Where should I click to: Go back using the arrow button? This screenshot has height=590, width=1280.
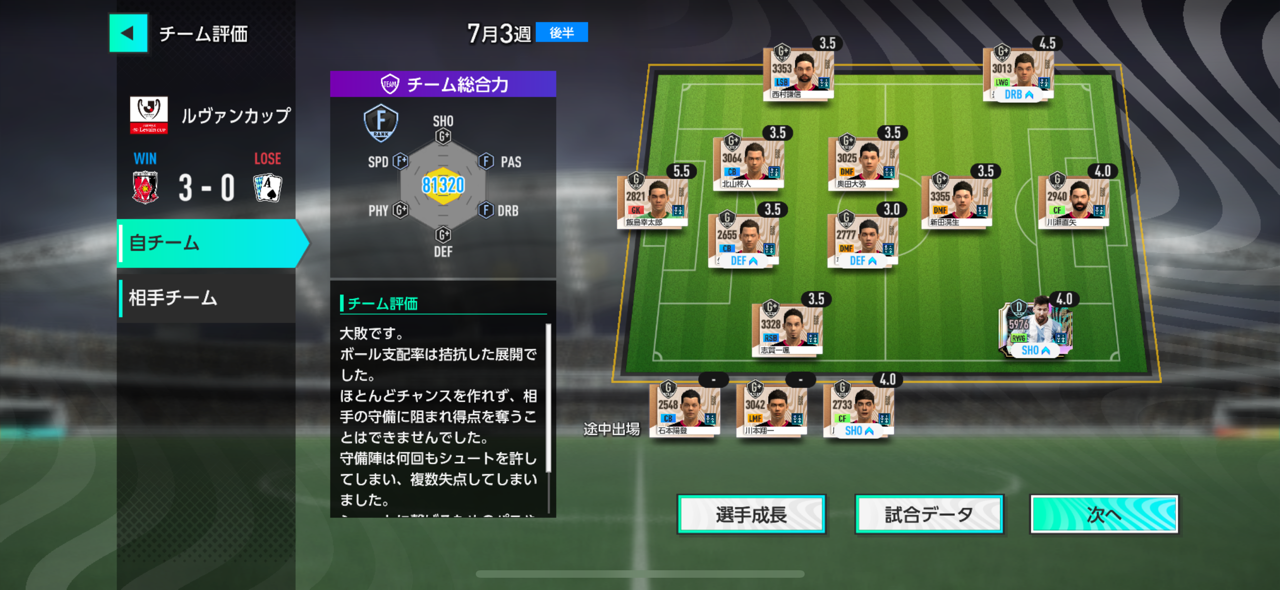coord(128,33)
